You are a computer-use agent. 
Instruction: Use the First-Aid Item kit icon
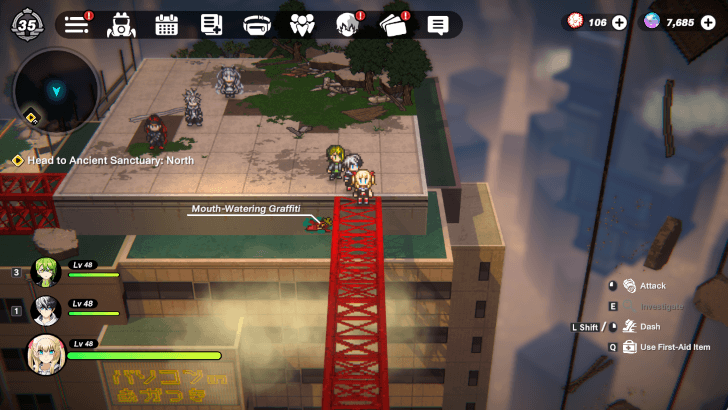[628, 347]
